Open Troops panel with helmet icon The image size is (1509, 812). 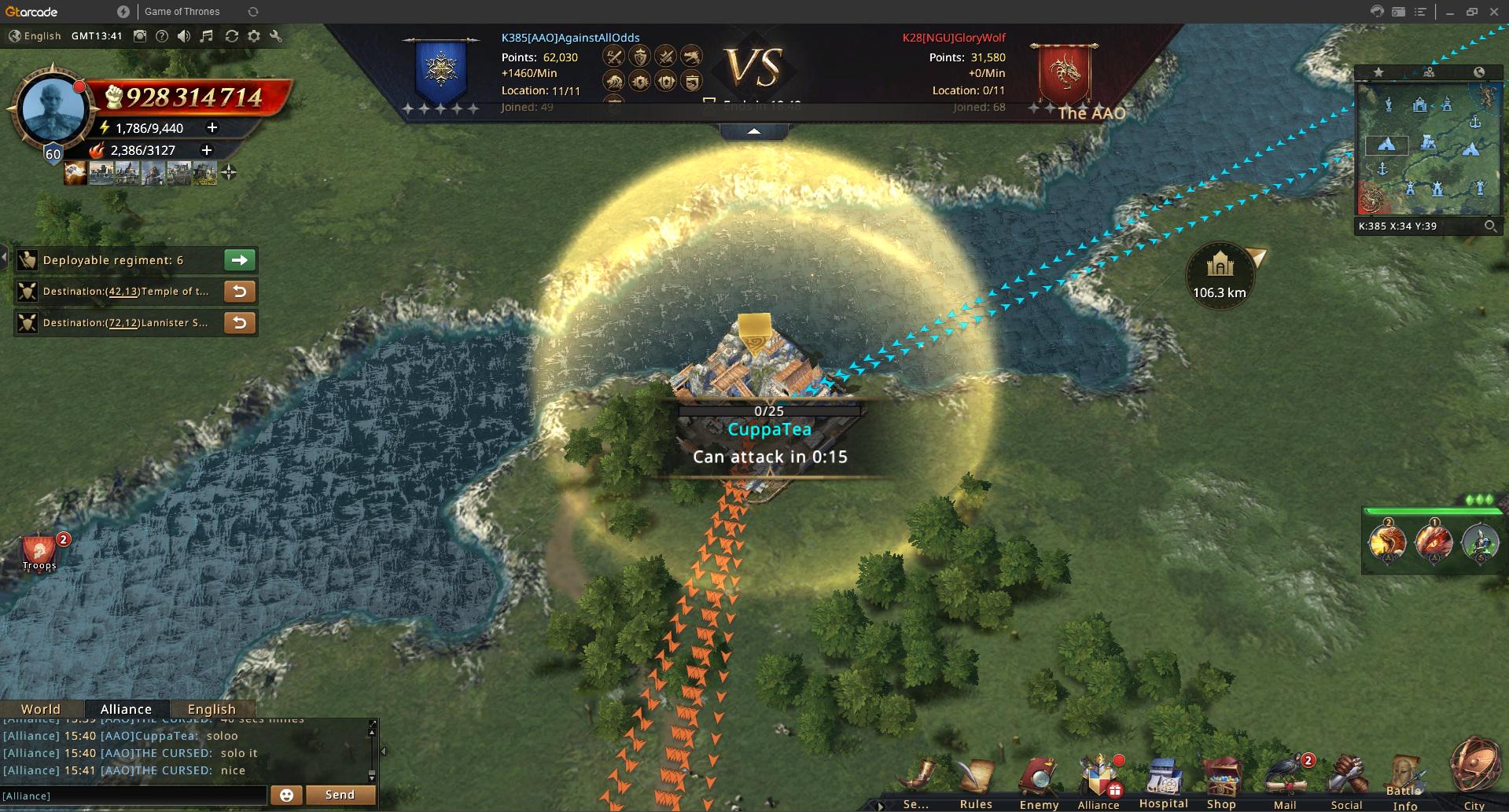pyautogui.click(x=39, y=552)
